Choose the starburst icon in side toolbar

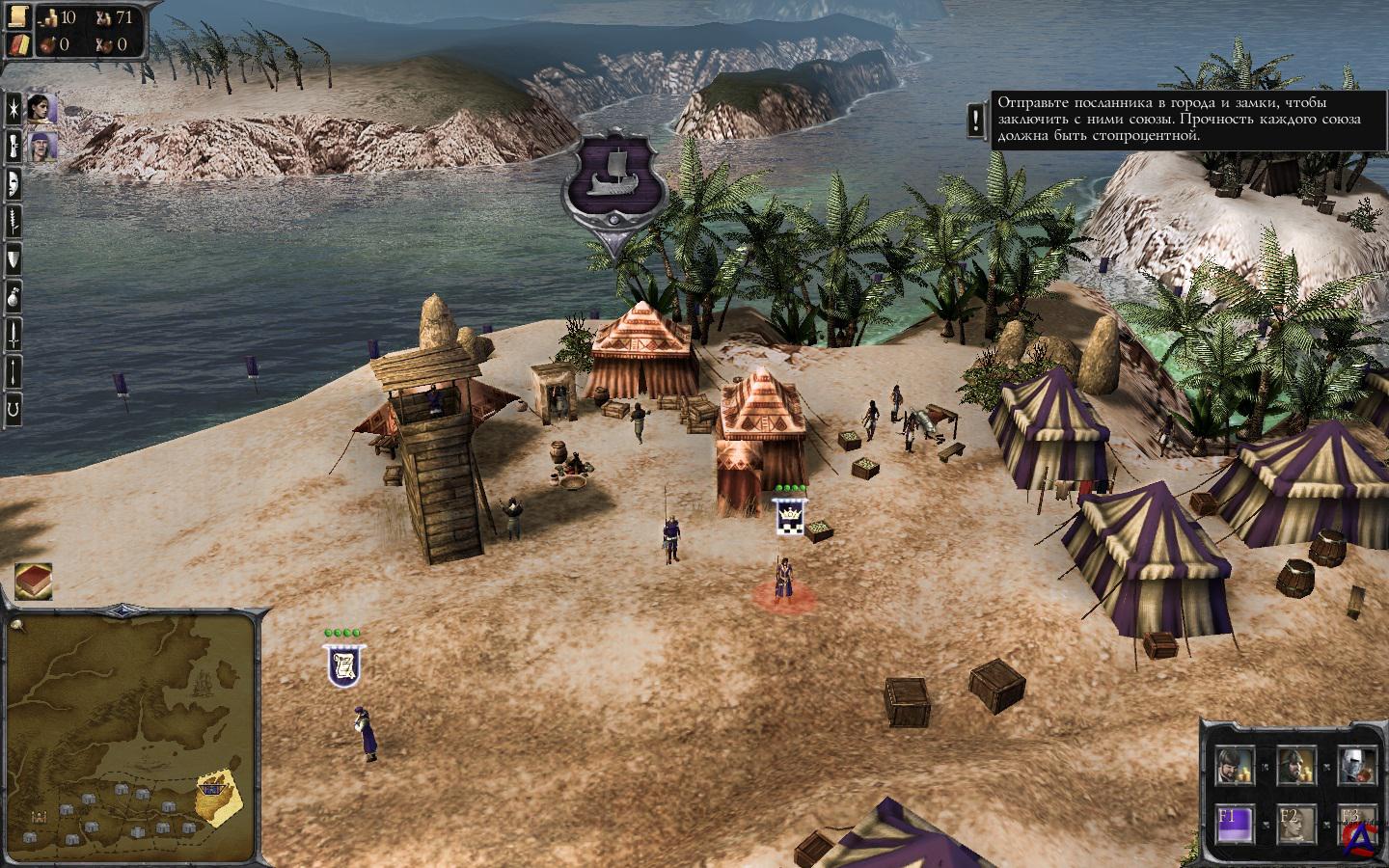pos(14,109)
